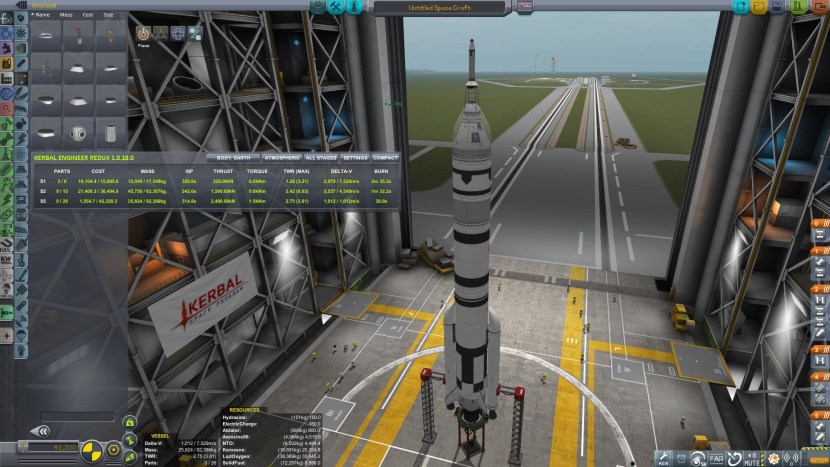Open the yellow folder load craft button
The height and width of the screenshot is (467, 830).
(757, 7)
